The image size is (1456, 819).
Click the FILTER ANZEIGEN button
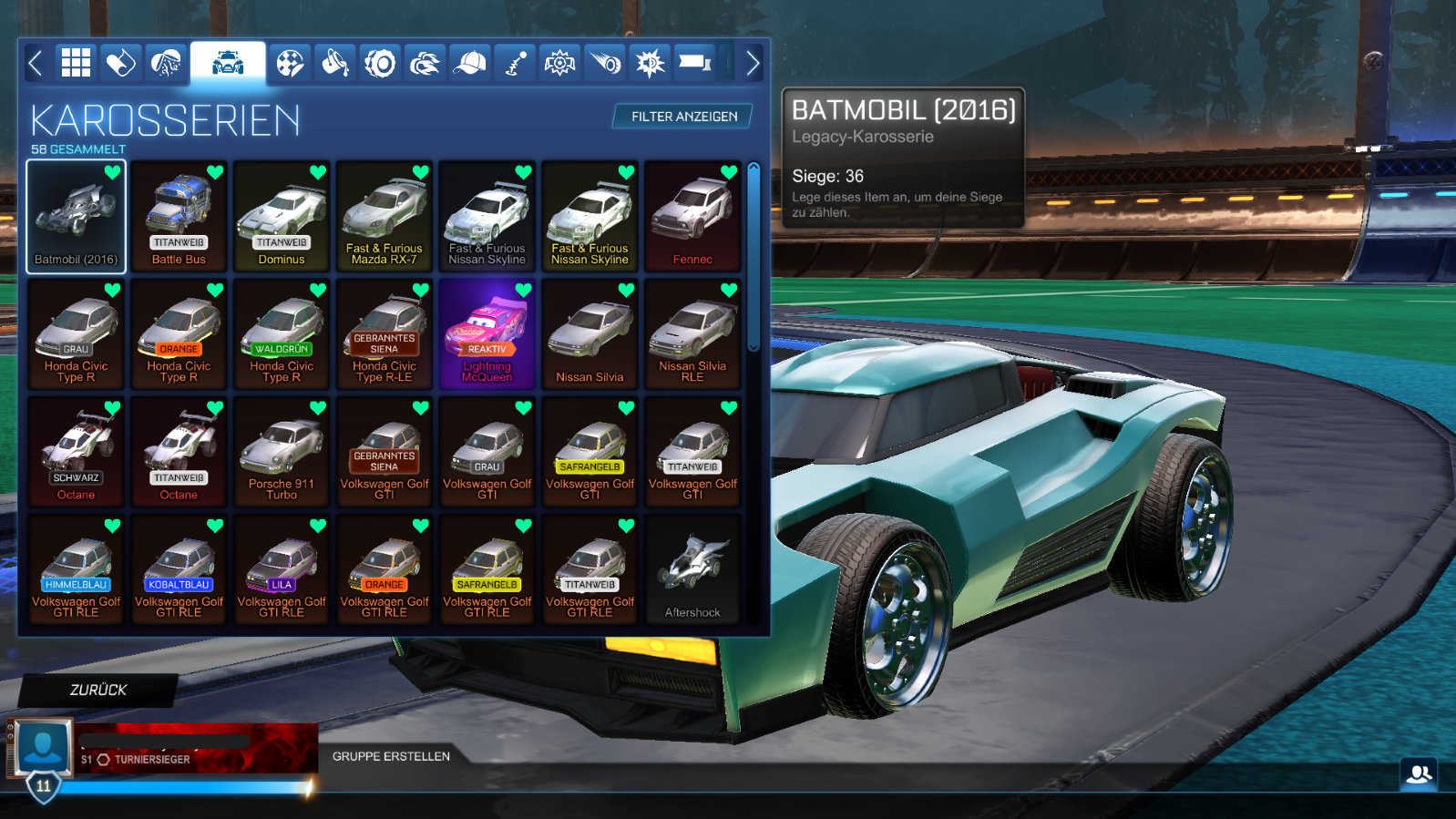(682, 117)
